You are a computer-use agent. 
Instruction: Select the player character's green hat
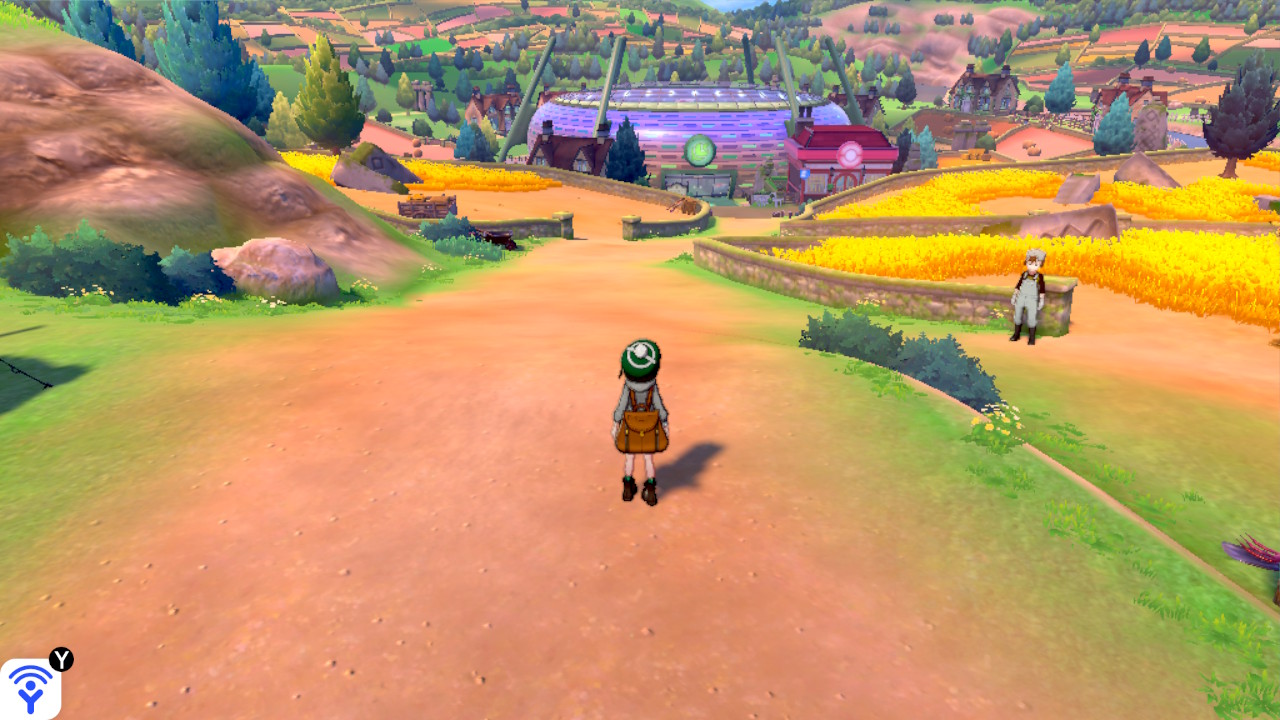click(642, 358)
